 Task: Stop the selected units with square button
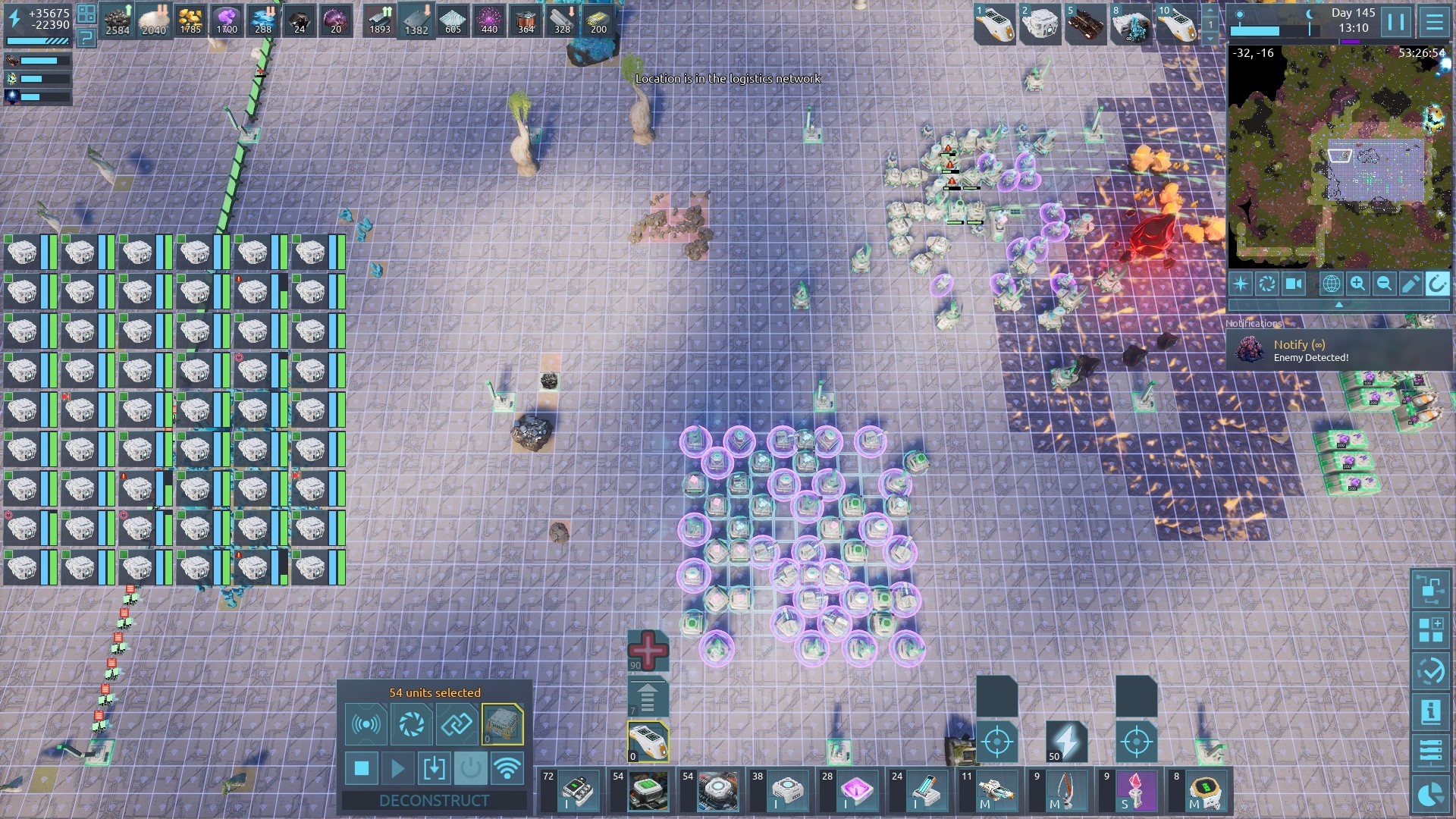pos(362,769)
